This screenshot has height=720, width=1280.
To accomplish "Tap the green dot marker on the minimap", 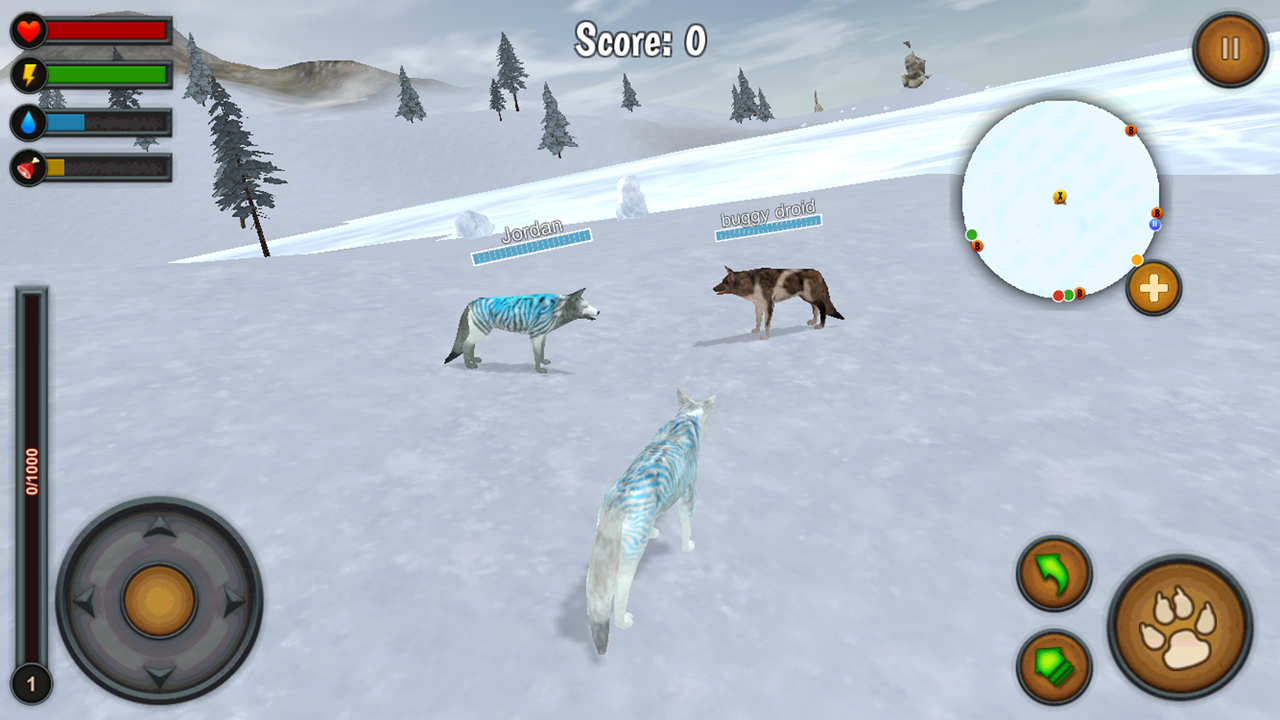I will [971, 232].
